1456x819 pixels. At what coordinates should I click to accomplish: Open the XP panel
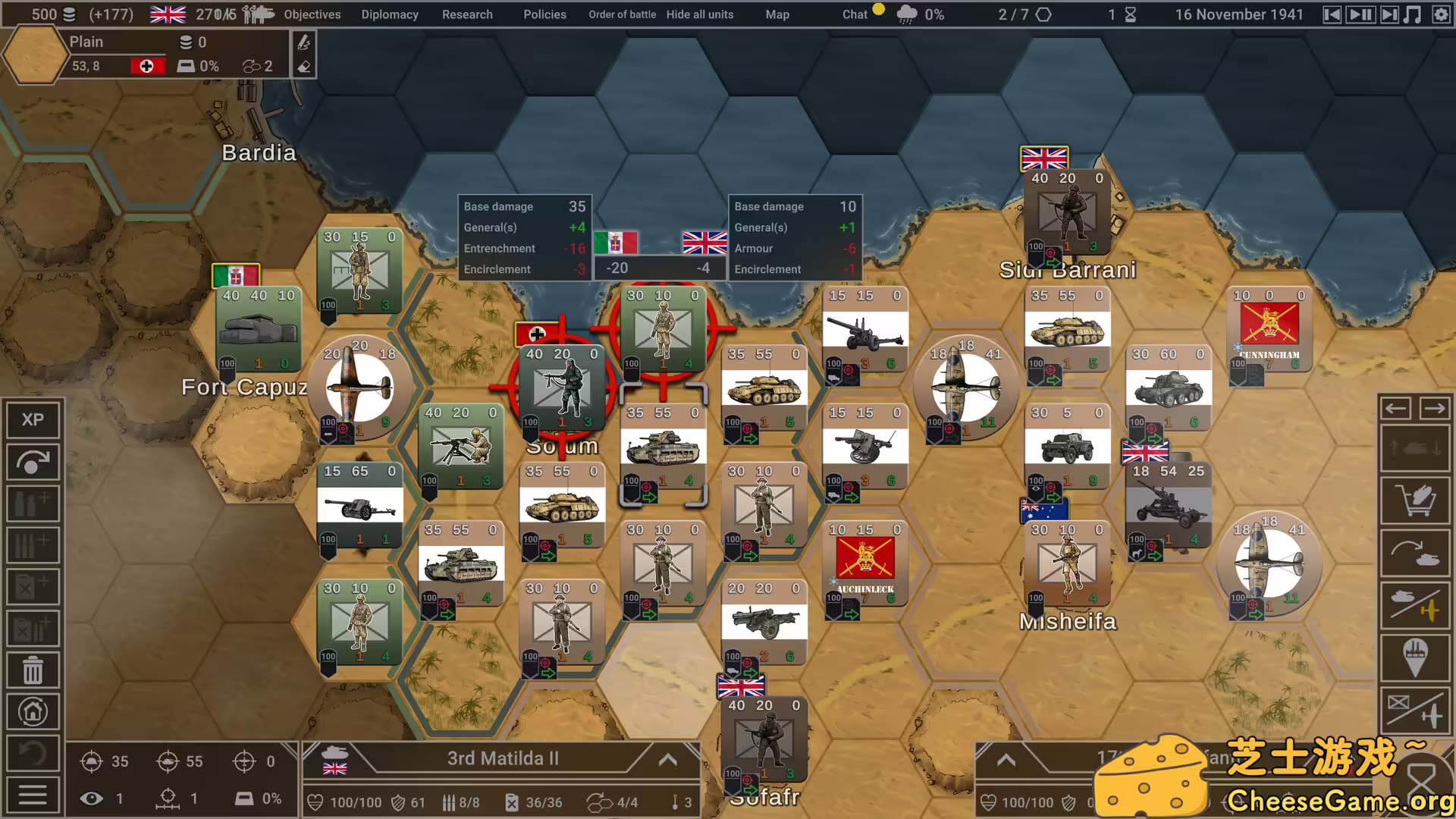click(33, 419)
